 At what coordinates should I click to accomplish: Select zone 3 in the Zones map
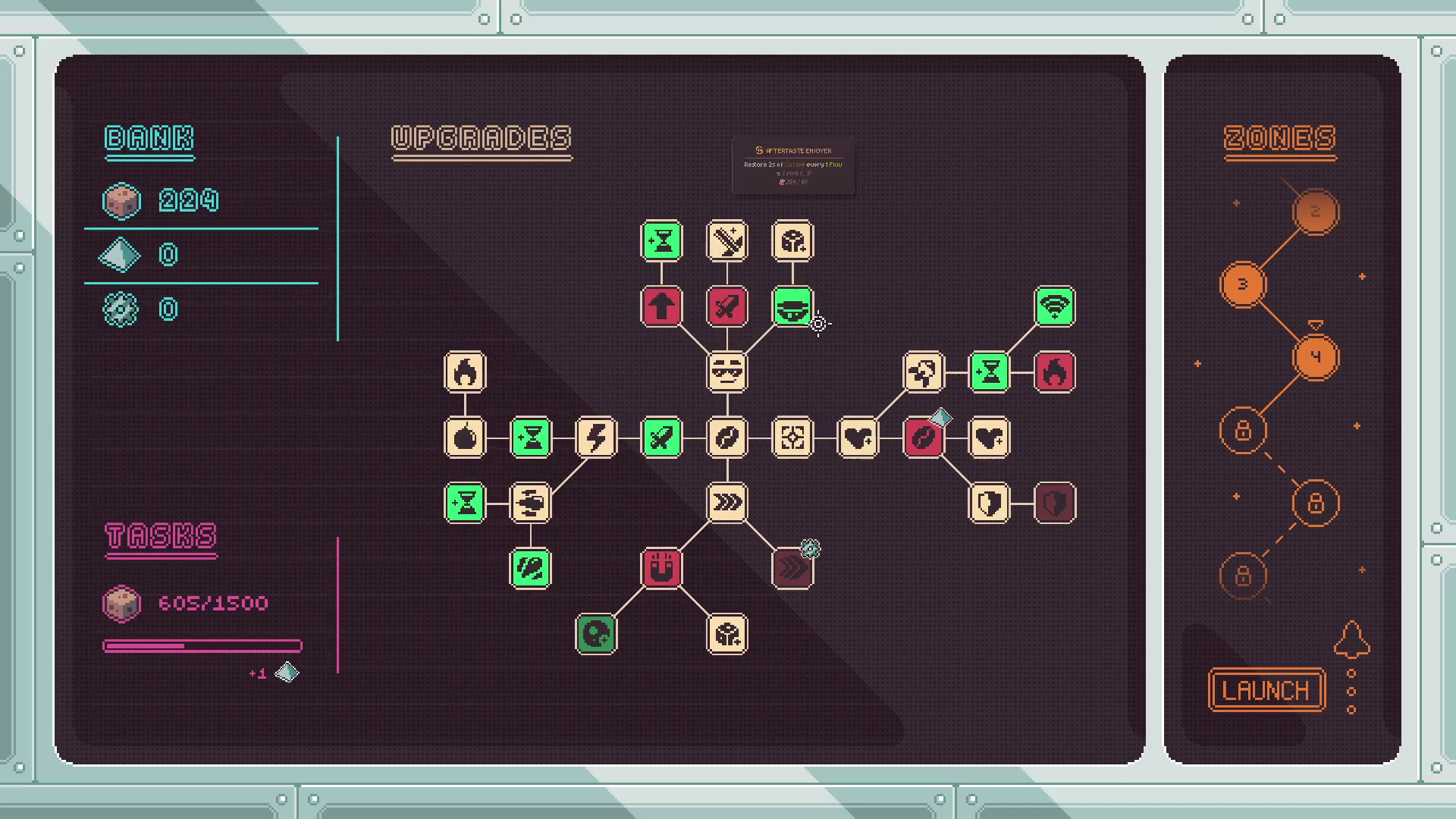click(1243, 284)
